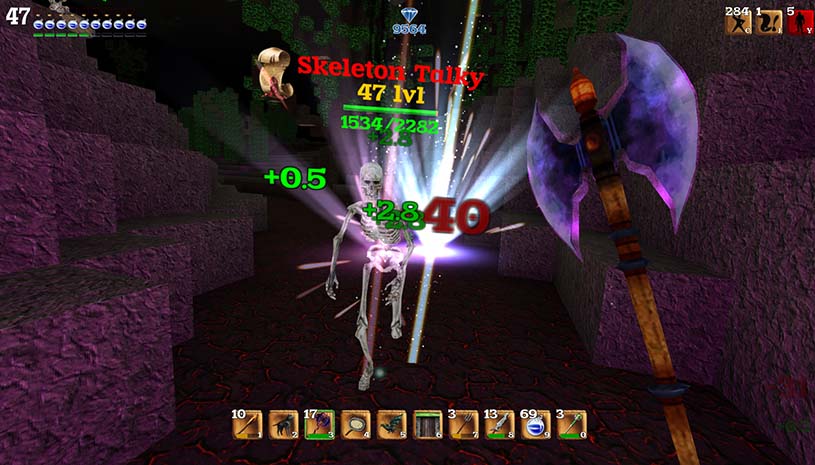Click the red character silhouette icon
815x465 pixels.
[x=800, y=22]
